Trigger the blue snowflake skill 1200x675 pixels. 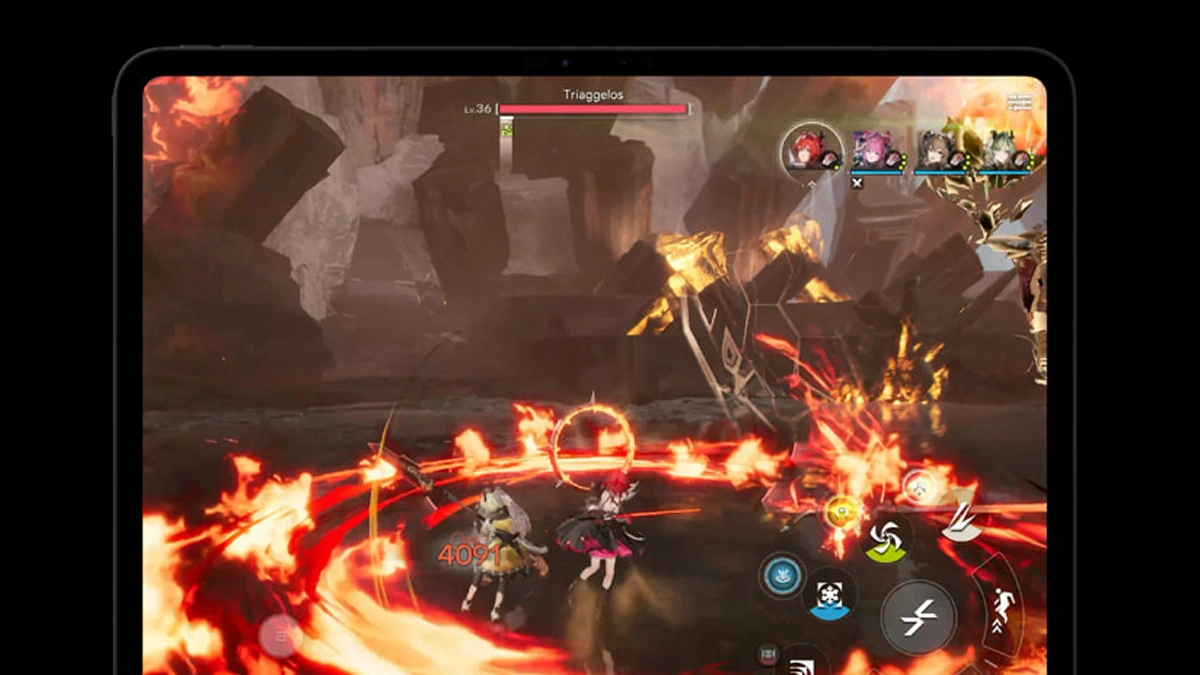point(828,593)
